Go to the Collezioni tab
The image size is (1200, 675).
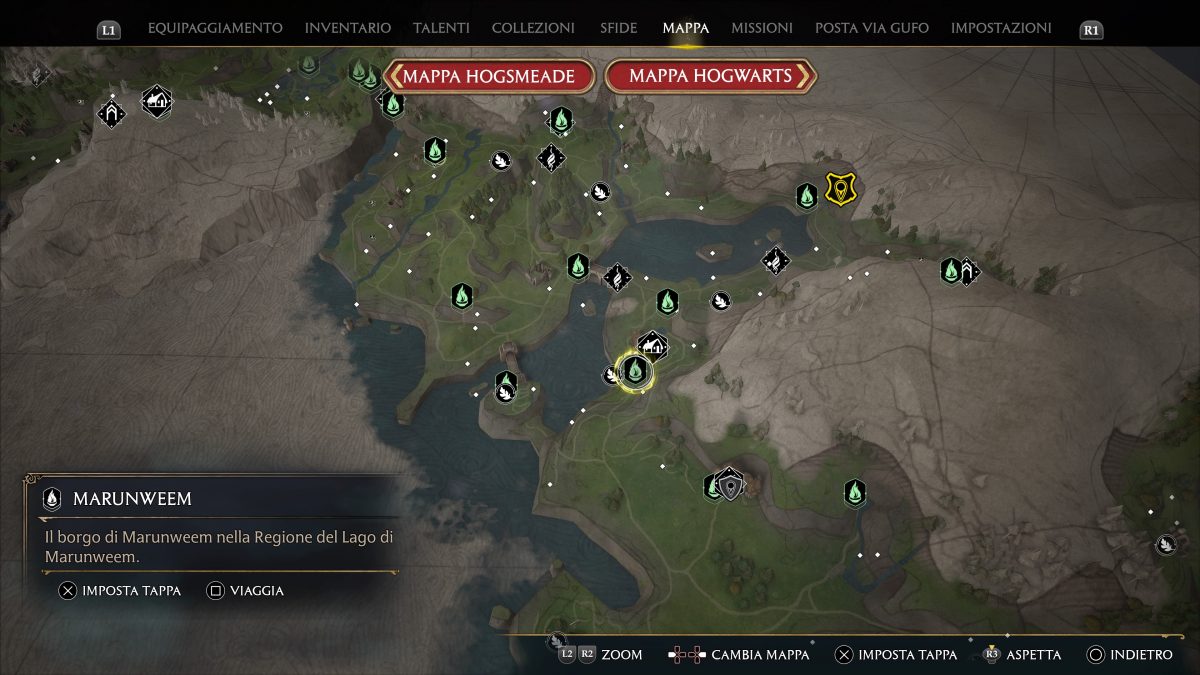[533, 28]
